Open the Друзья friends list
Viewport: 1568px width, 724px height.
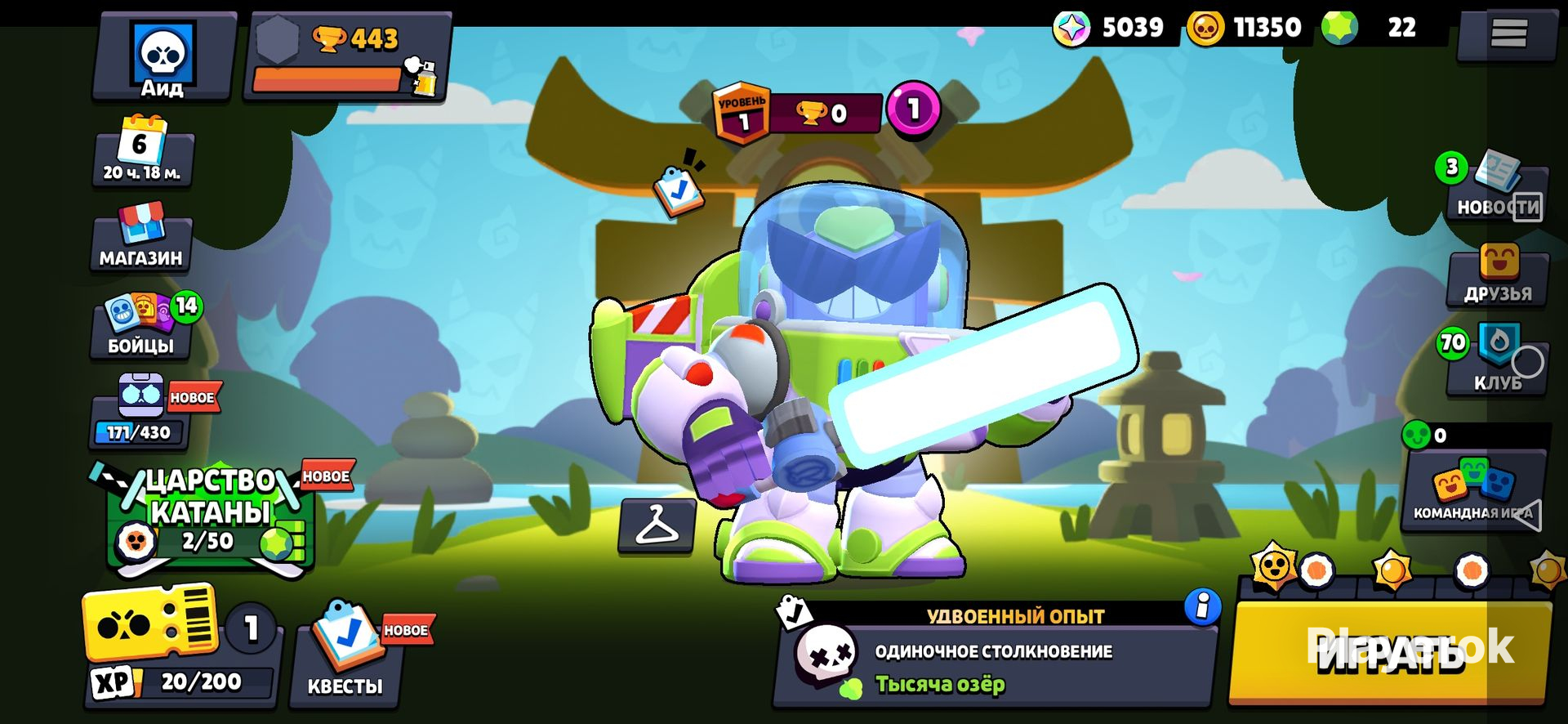(x=1498, y=276)
